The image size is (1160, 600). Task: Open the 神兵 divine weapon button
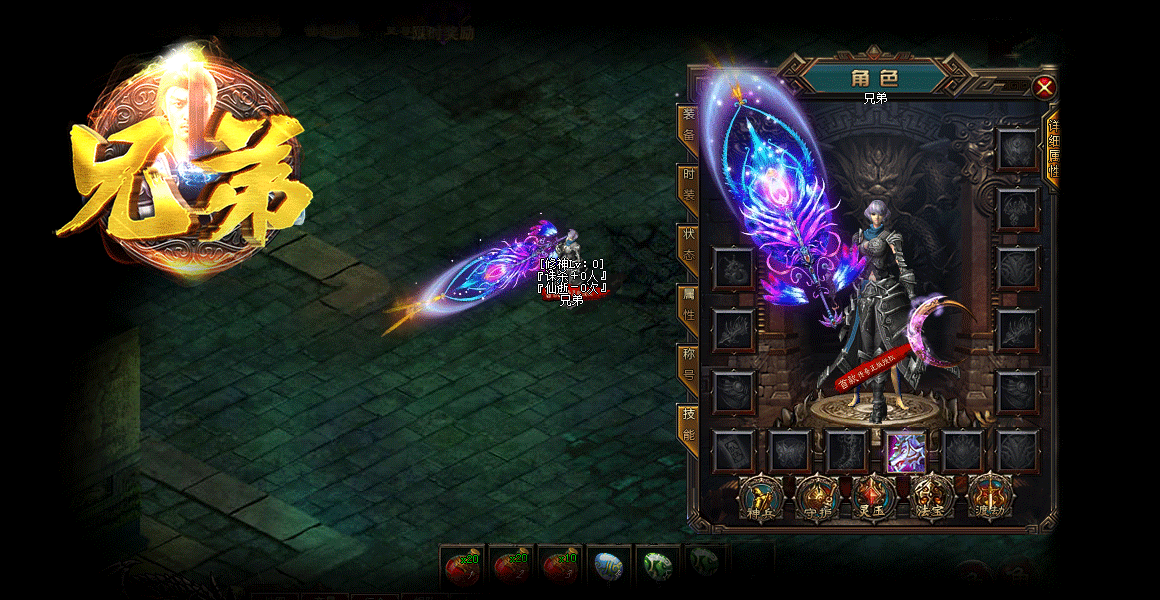(x=759, y=497)
